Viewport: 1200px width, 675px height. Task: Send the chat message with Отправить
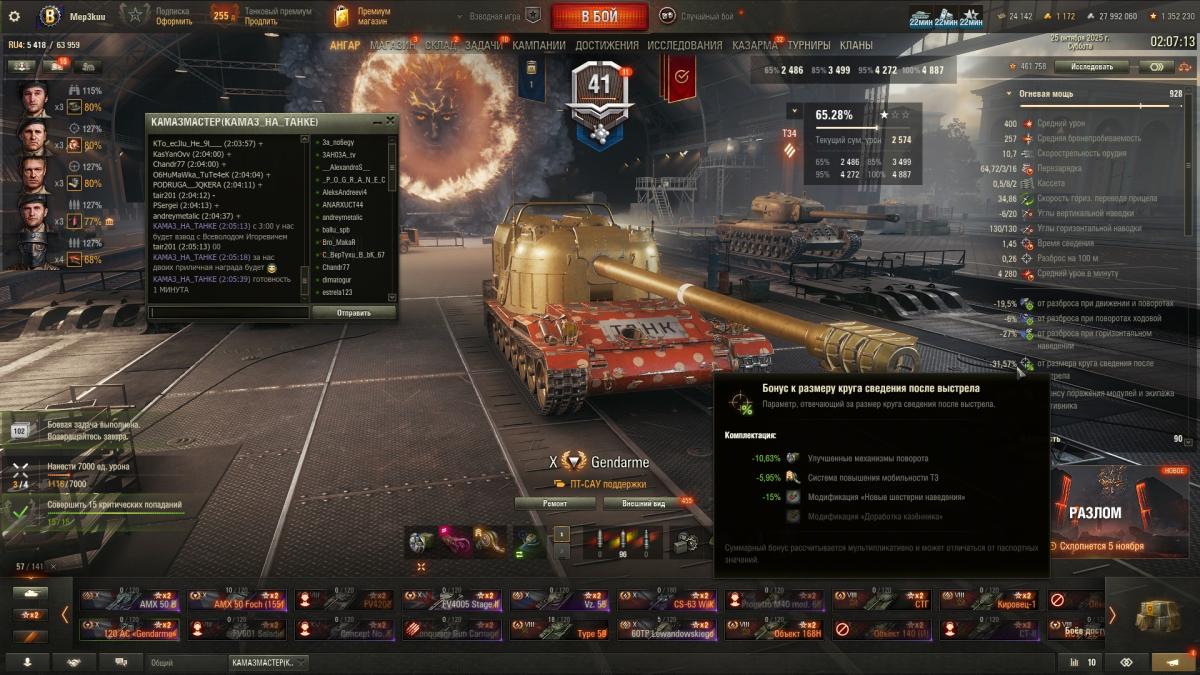[x=353, y=313]
